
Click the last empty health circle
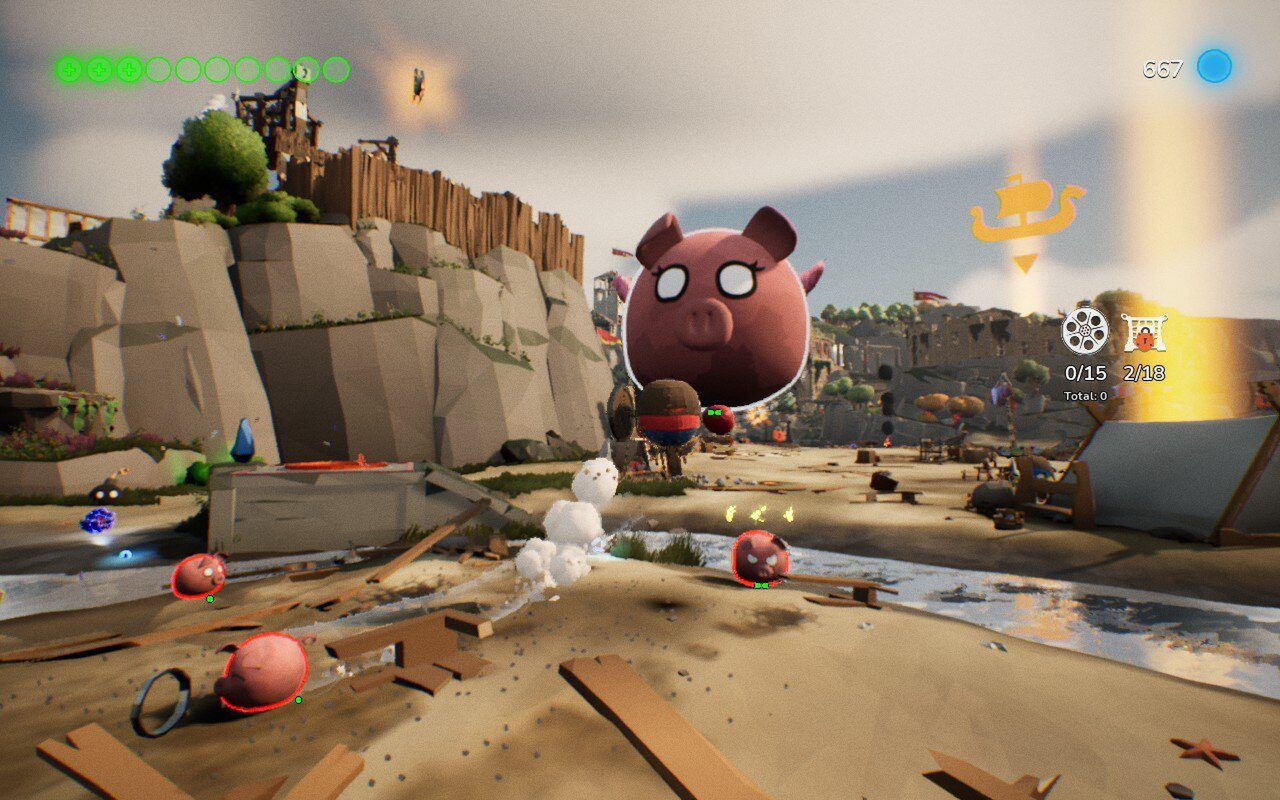pyautogui.click(x=334, y=70)
